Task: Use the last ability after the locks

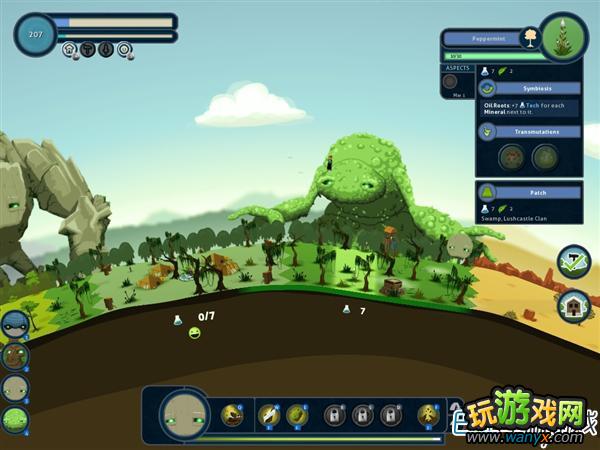Action: click(429, 414)
